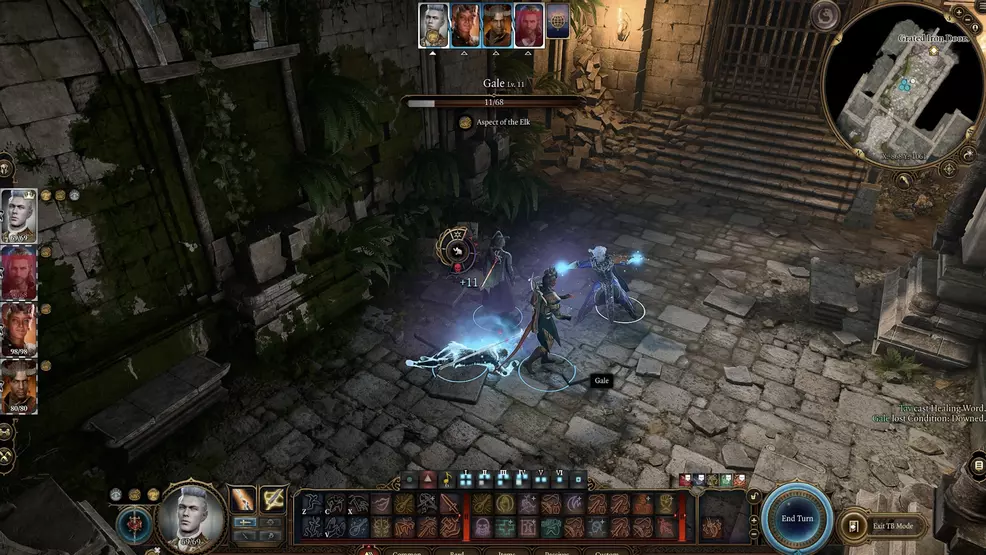Select the white-haired character portrait in the party list

[19, 215]
